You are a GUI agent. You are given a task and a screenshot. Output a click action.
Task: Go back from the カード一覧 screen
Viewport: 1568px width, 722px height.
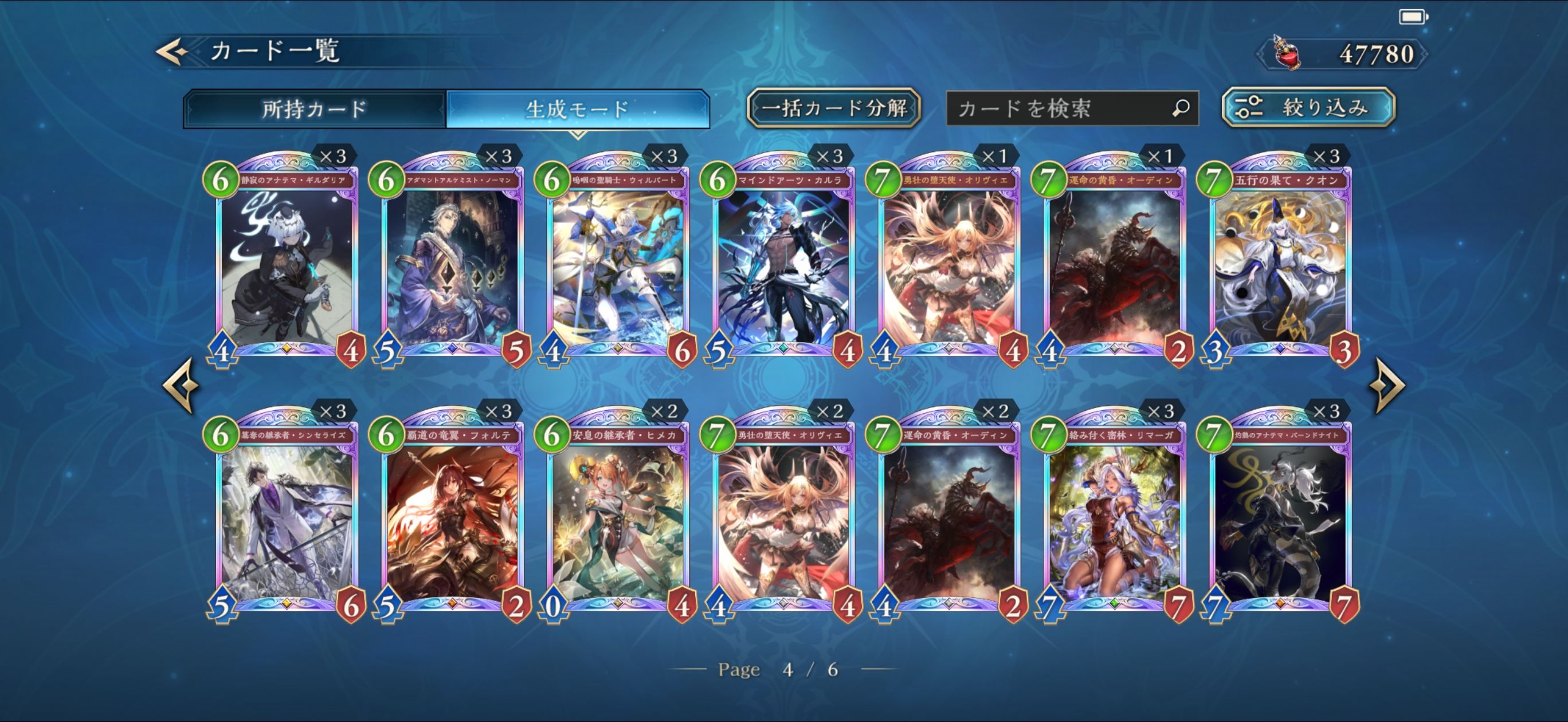point(173,52)
